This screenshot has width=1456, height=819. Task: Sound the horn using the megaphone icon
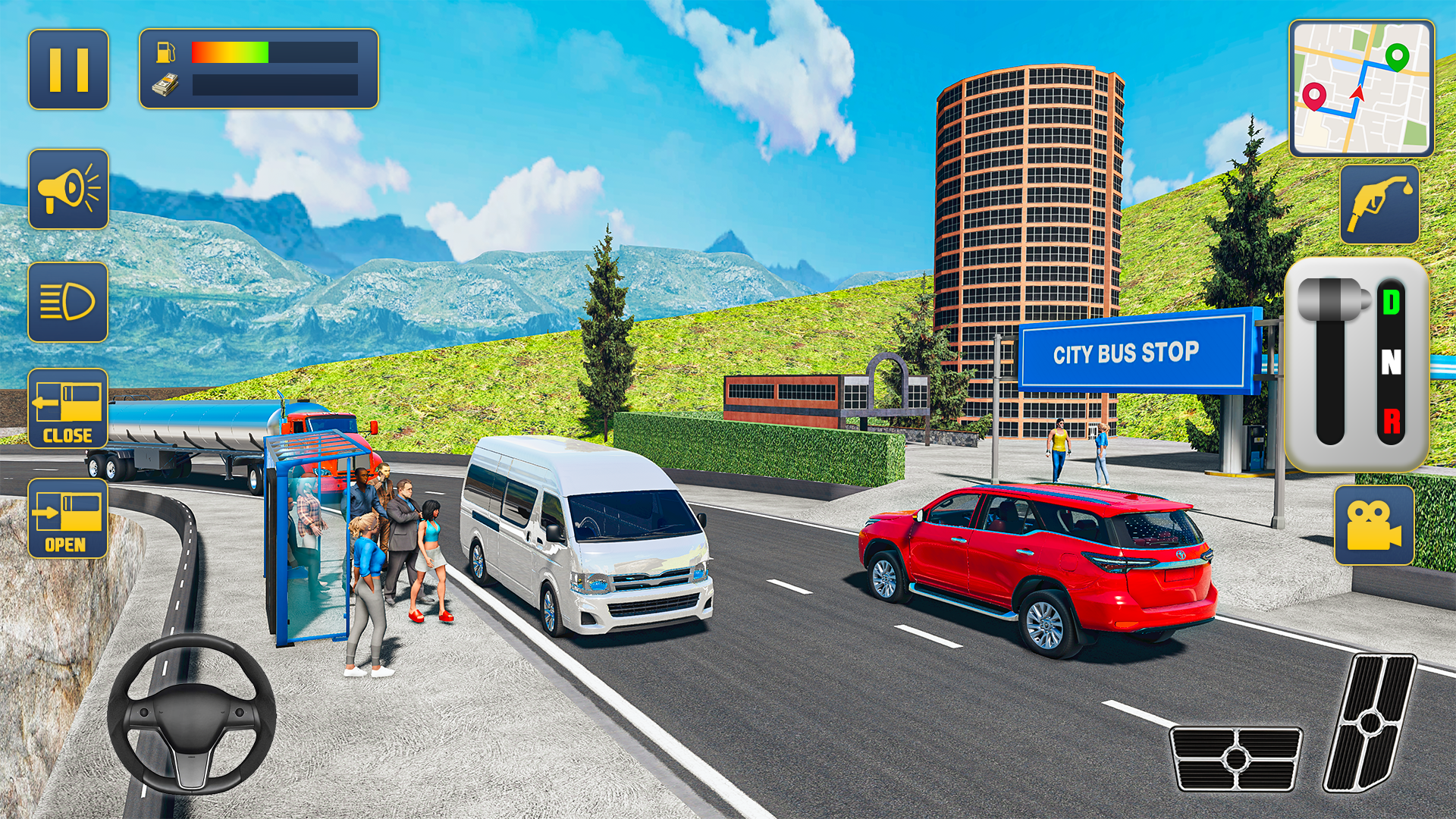[x=68, y=190]
